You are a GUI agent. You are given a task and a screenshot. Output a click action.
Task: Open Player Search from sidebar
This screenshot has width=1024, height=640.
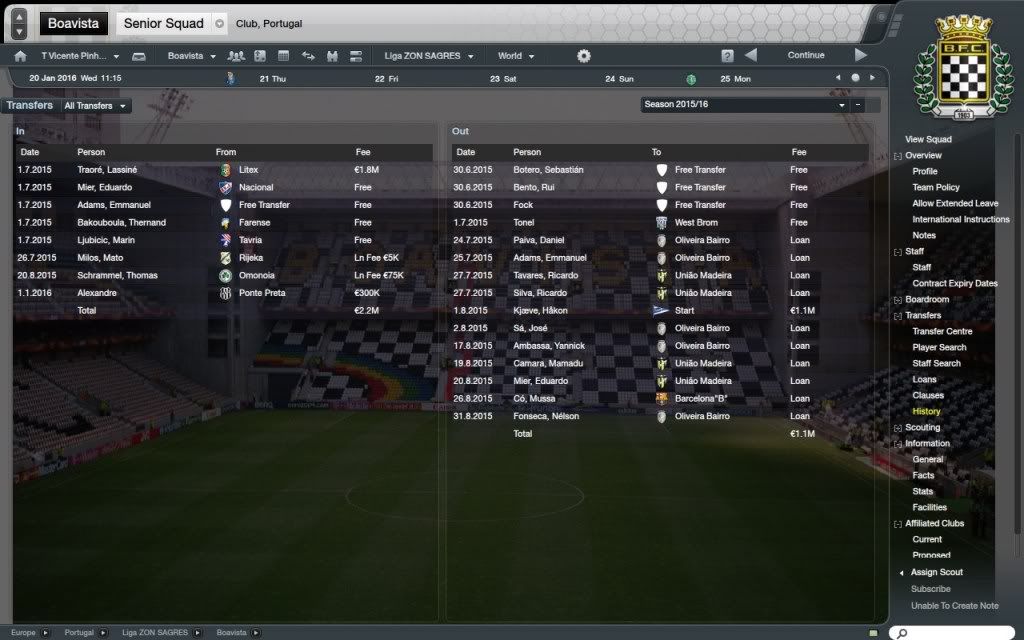click(x=939, y=347)
